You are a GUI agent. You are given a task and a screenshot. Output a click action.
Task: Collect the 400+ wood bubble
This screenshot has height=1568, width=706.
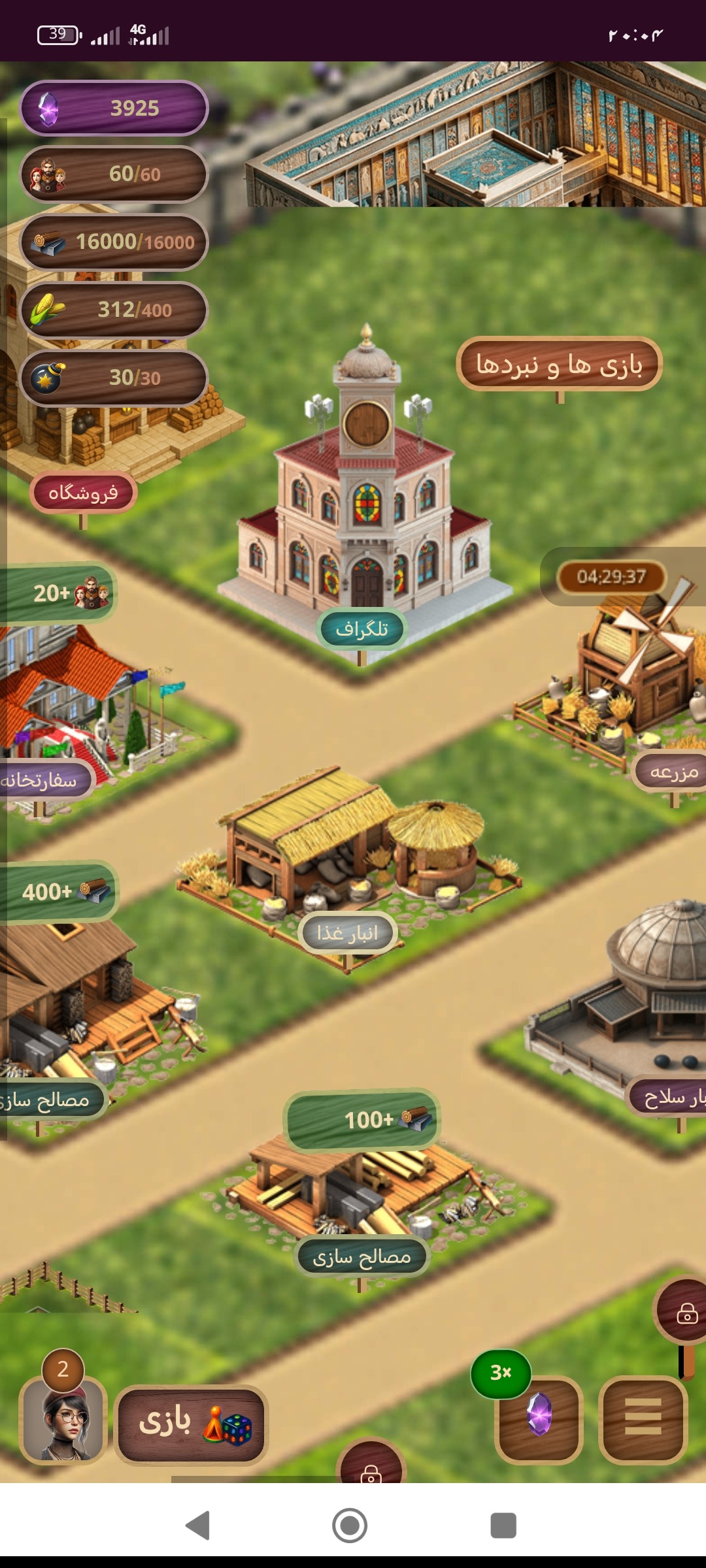point(60,891)
